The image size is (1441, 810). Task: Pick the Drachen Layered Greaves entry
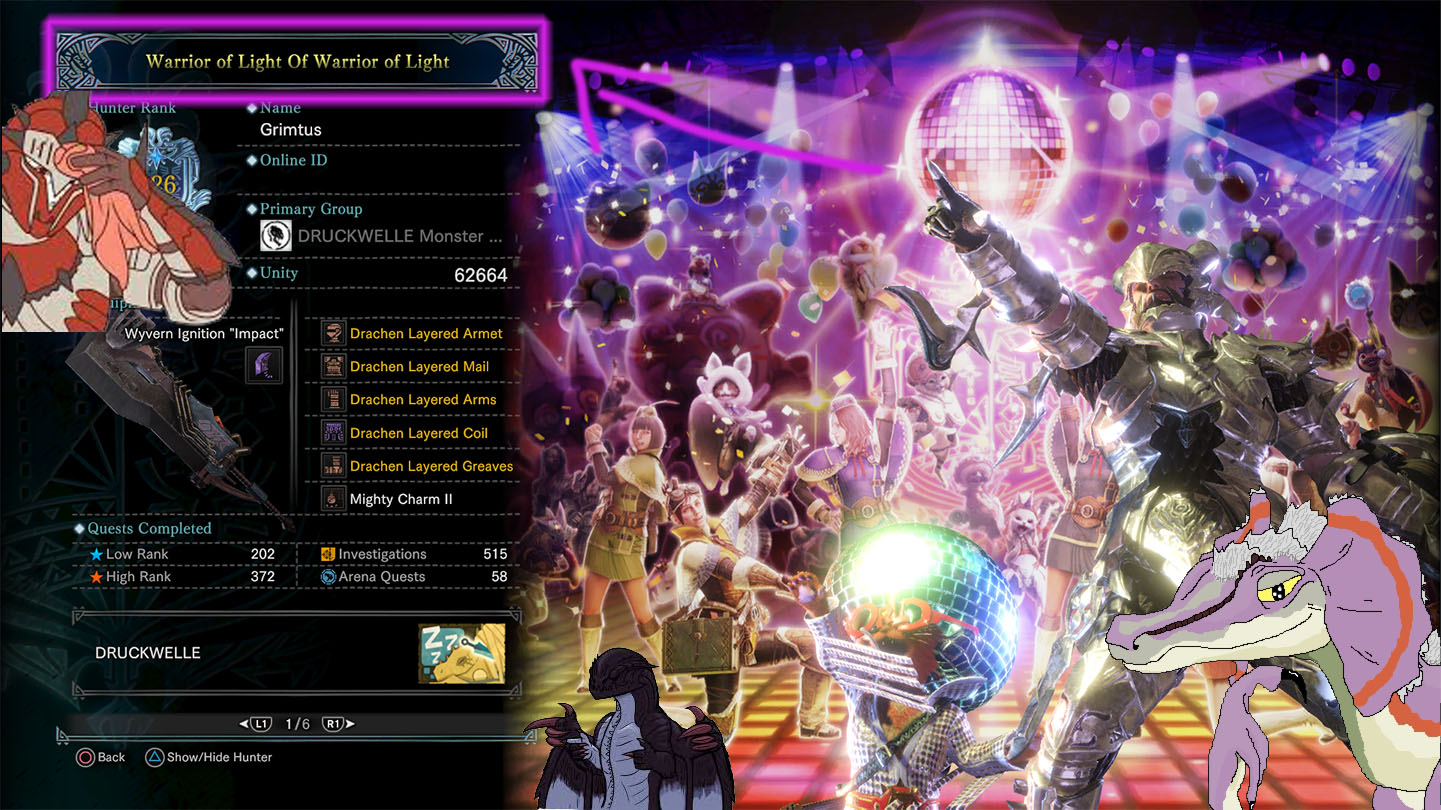[x=431, y=466]
